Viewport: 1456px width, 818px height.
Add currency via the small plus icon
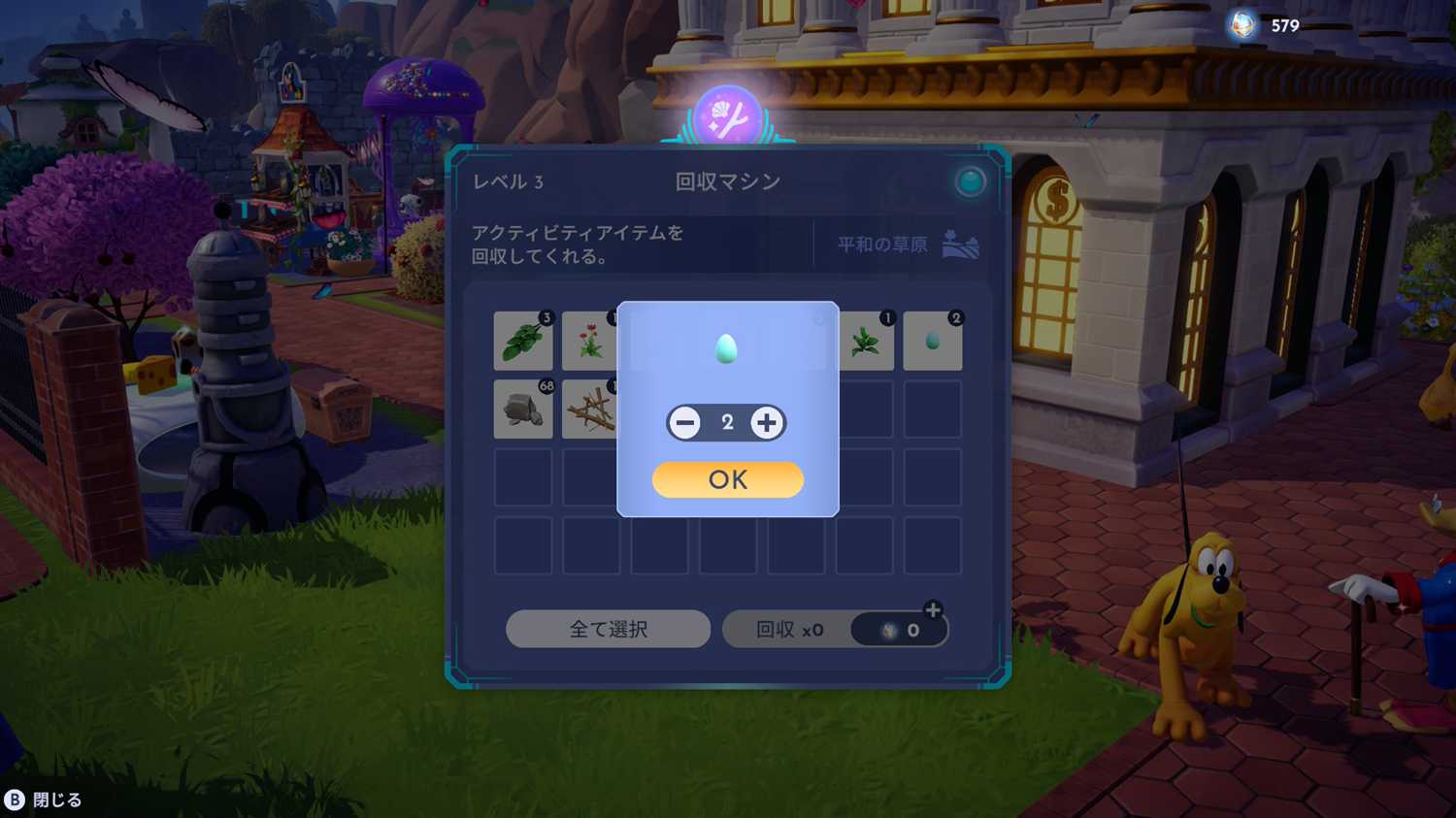[x=933, y=610]
